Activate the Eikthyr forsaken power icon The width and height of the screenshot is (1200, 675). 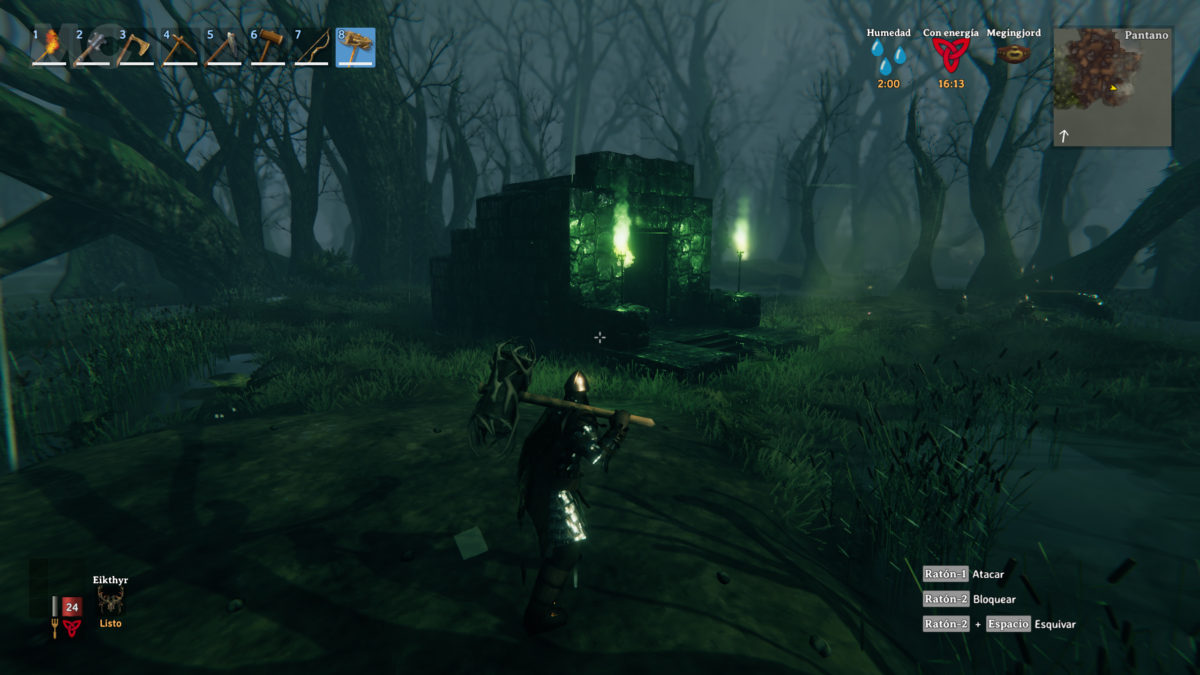coord(111,601)
